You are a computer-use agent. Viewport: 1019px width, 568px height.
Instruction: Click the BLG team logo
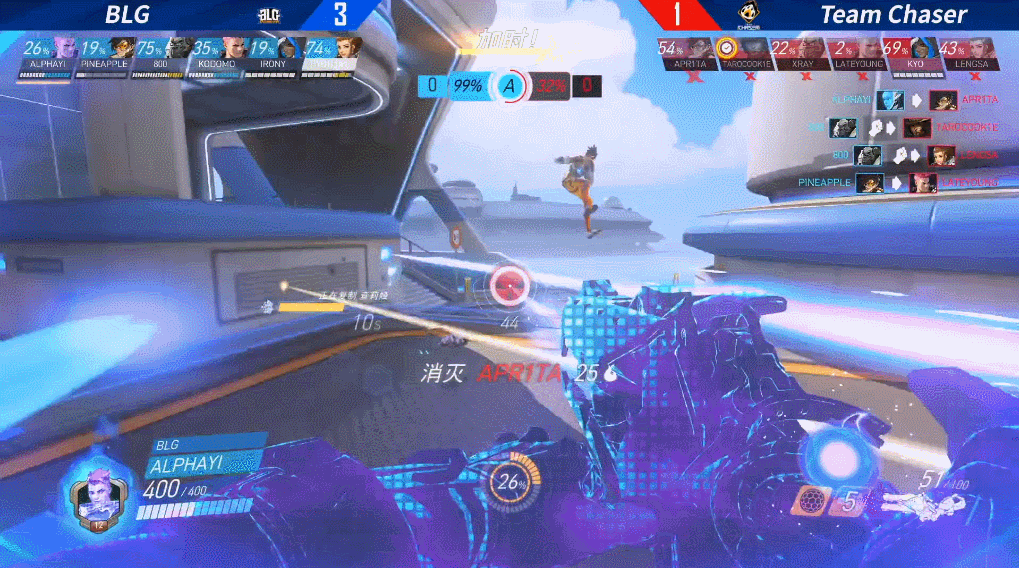268,15
